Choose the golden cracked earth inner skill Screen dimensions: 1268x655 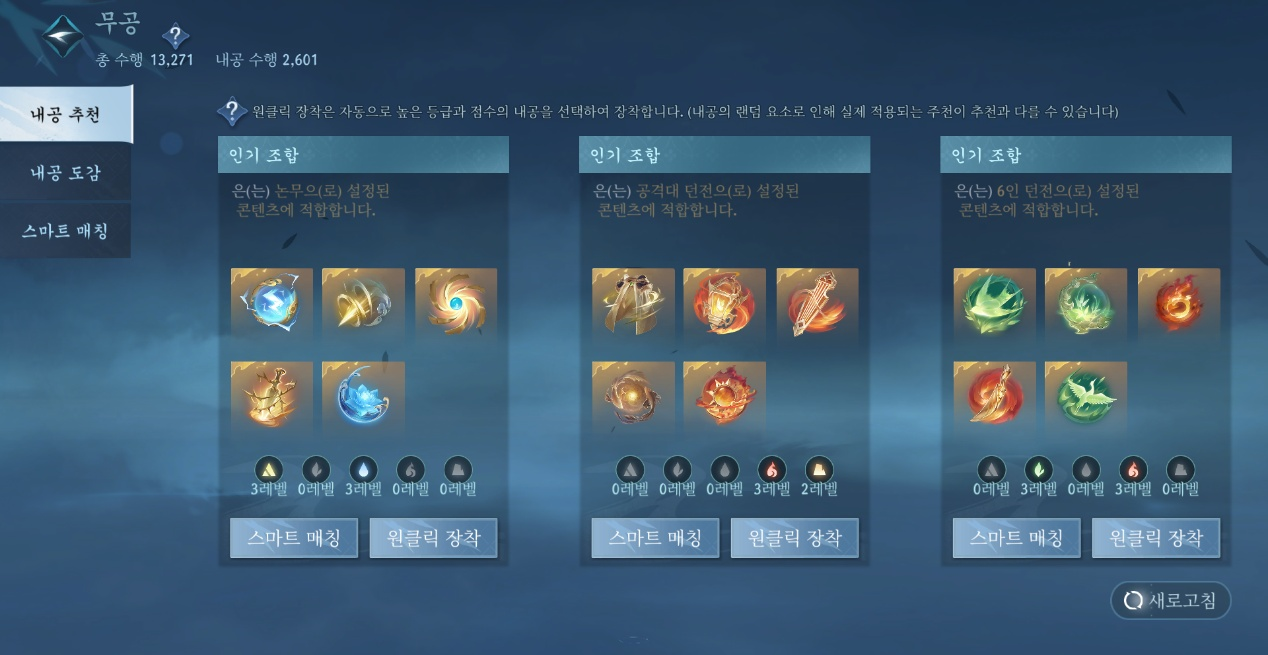[x=272, y=396]
